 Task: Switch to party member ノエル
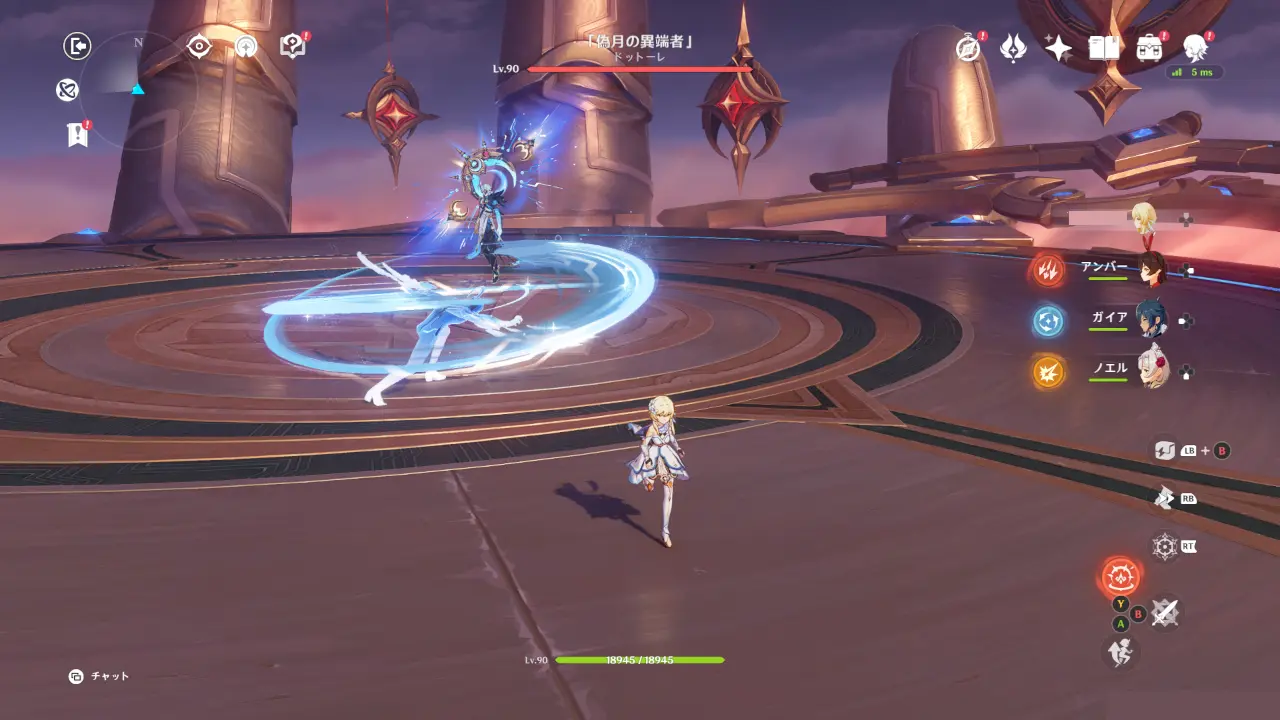1152,370
